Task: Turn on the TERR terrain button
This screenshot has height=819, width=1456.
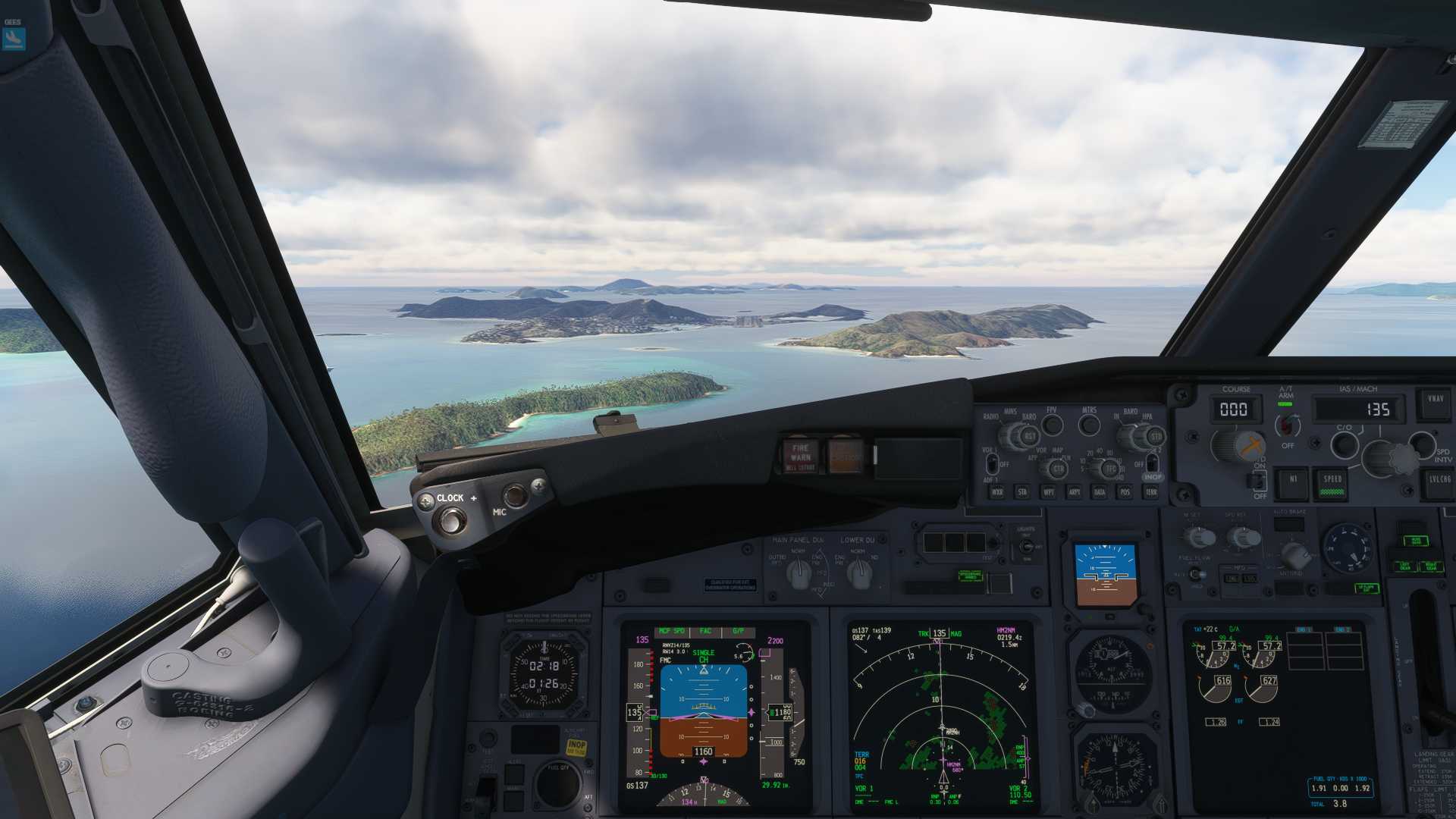Action: [x=1151, y=492]
